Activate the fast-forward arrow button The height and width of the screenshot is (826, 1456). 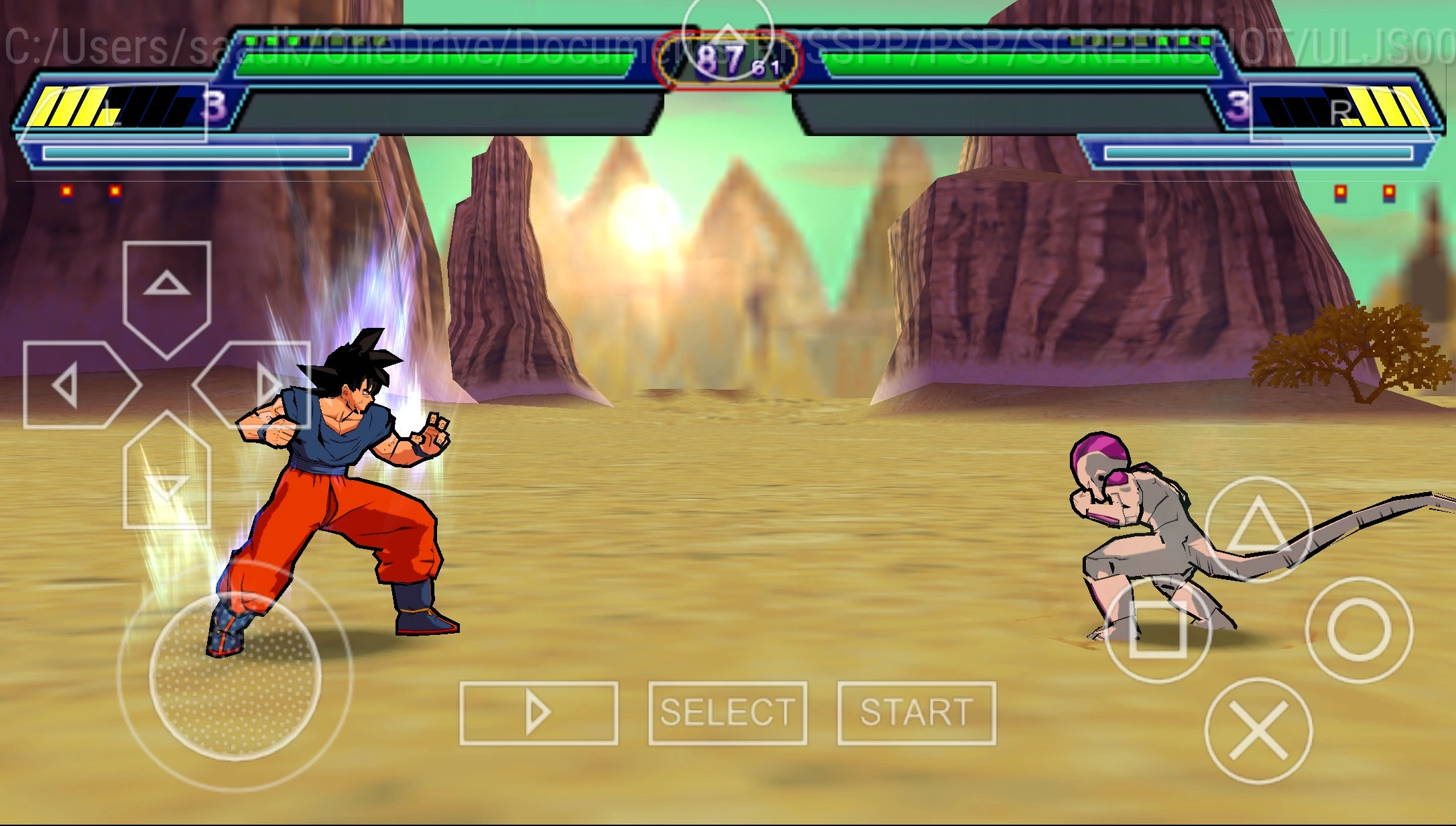coord(538,713)
